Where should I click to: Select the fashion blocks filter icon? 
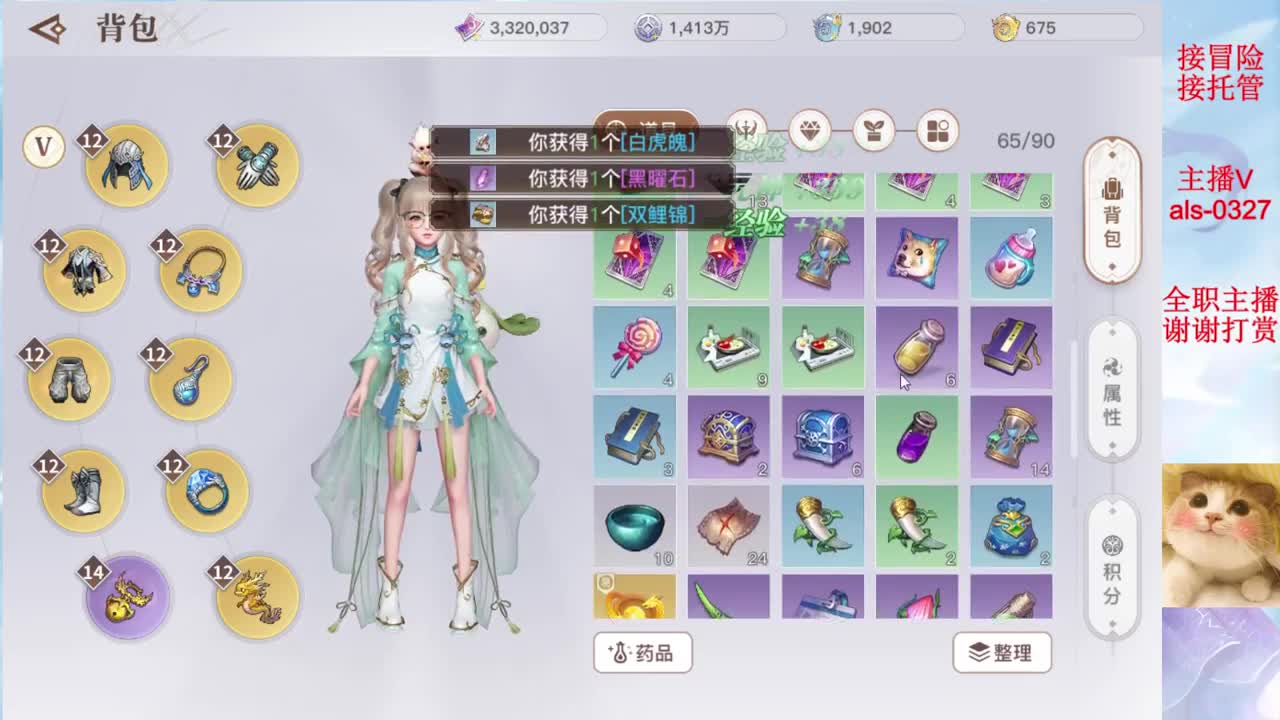[x=936, y=131]
